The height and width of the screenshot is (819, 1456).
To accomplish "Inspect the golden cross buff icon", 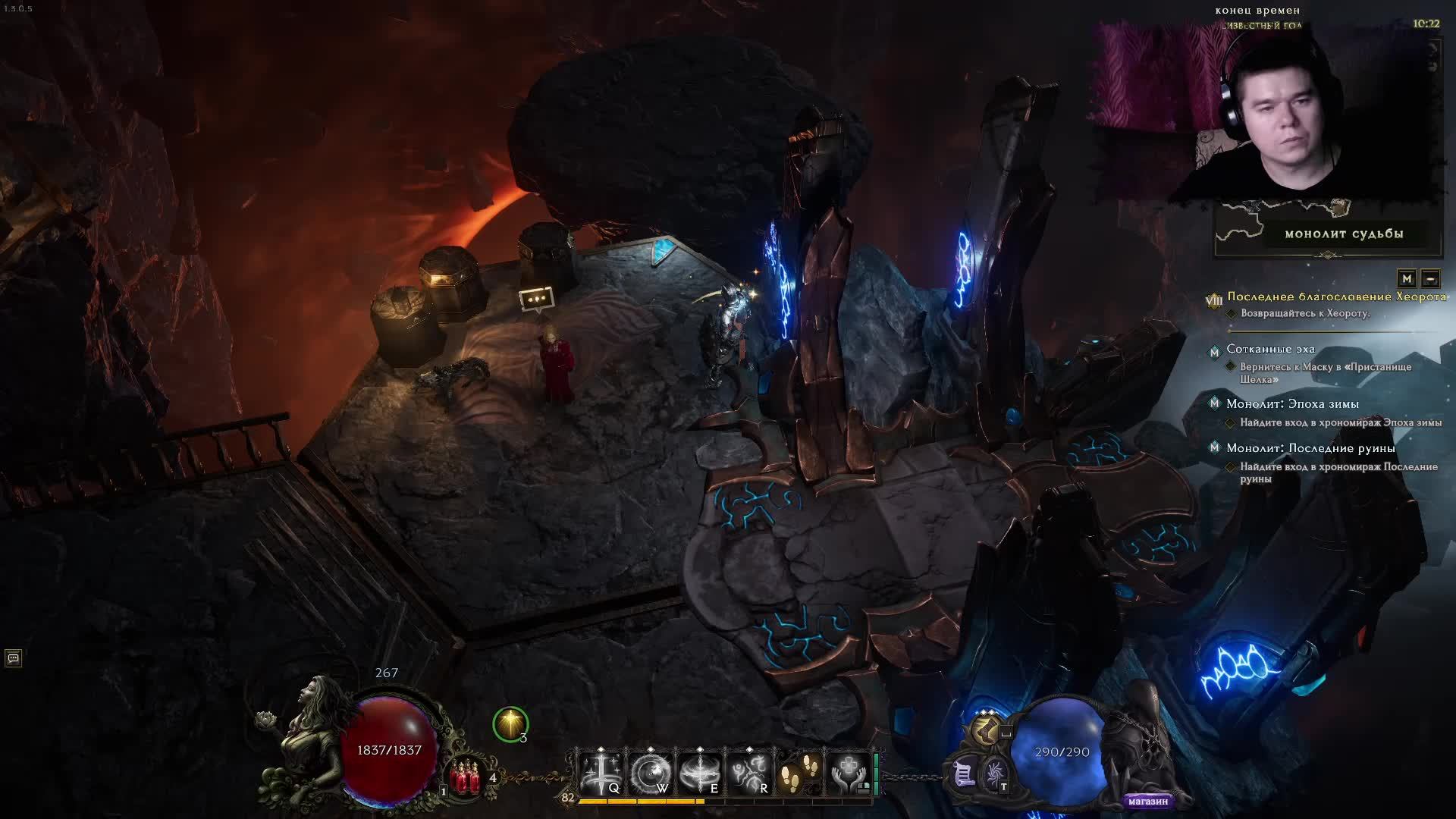I will (x=510, y=724).
